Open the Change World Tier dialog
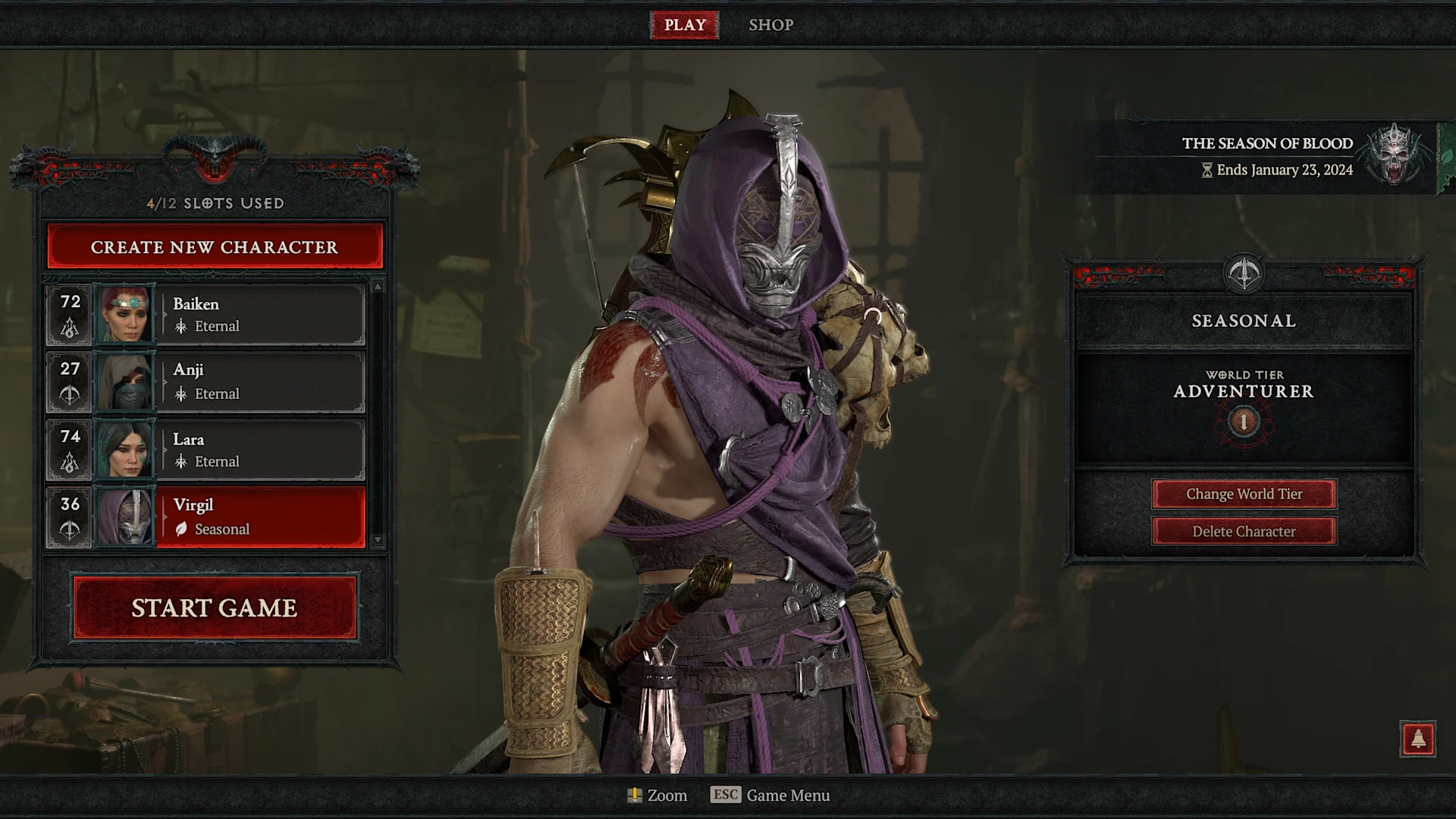Screen dimensions: 1456x819 click(1244, 494)
